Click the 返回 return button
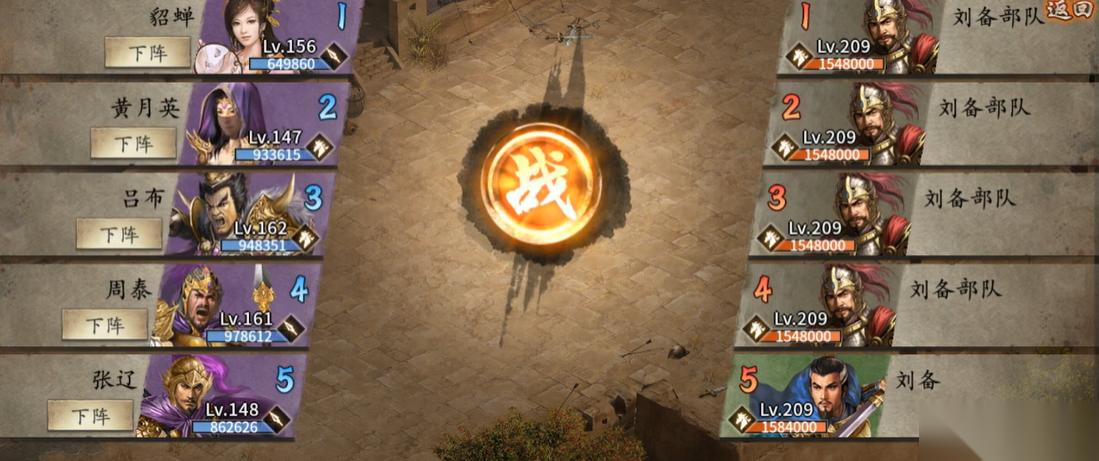The image size is (1099, 461). tap(1072, 11)
